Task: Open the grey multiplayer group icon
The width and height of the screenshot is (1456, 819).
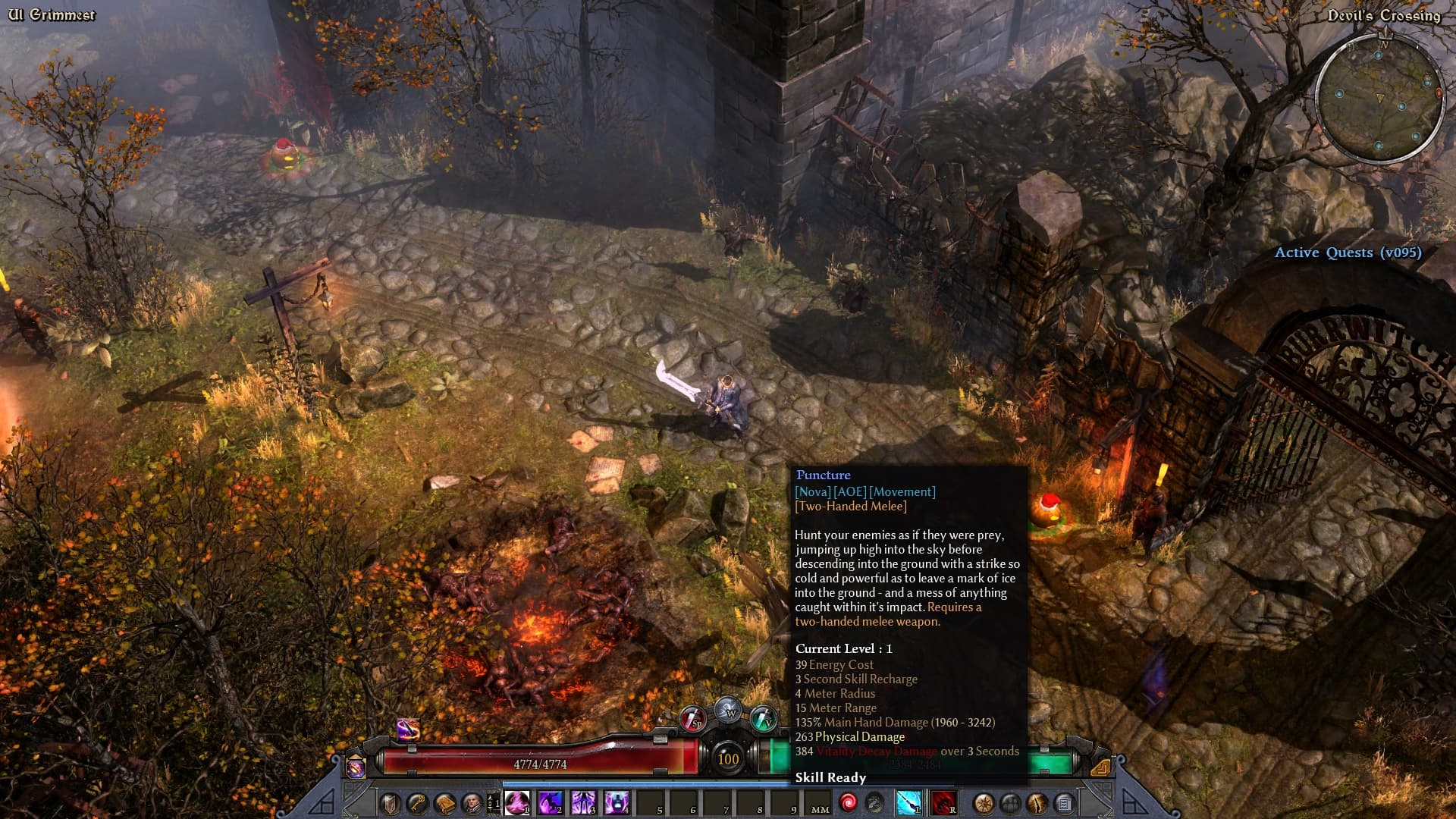Action: 1010,803
